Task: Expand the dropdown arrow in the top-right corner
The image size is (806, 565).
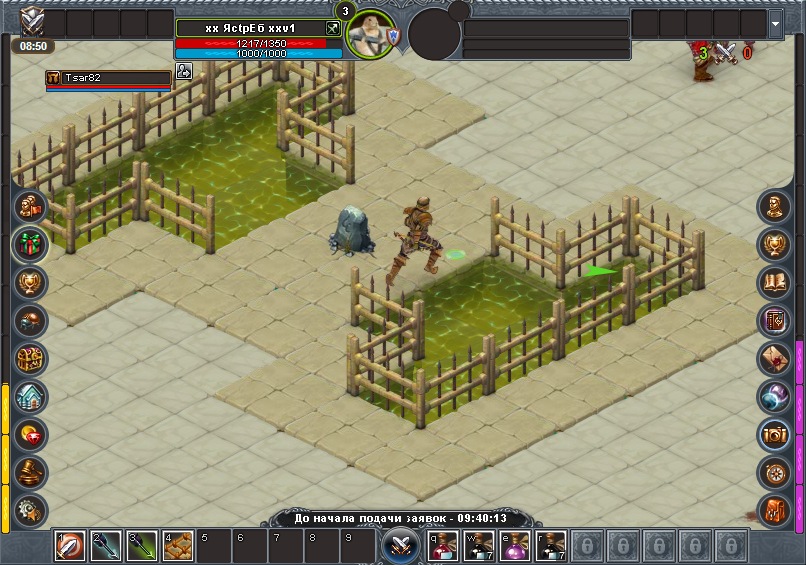Action: [x=776, y=23]
